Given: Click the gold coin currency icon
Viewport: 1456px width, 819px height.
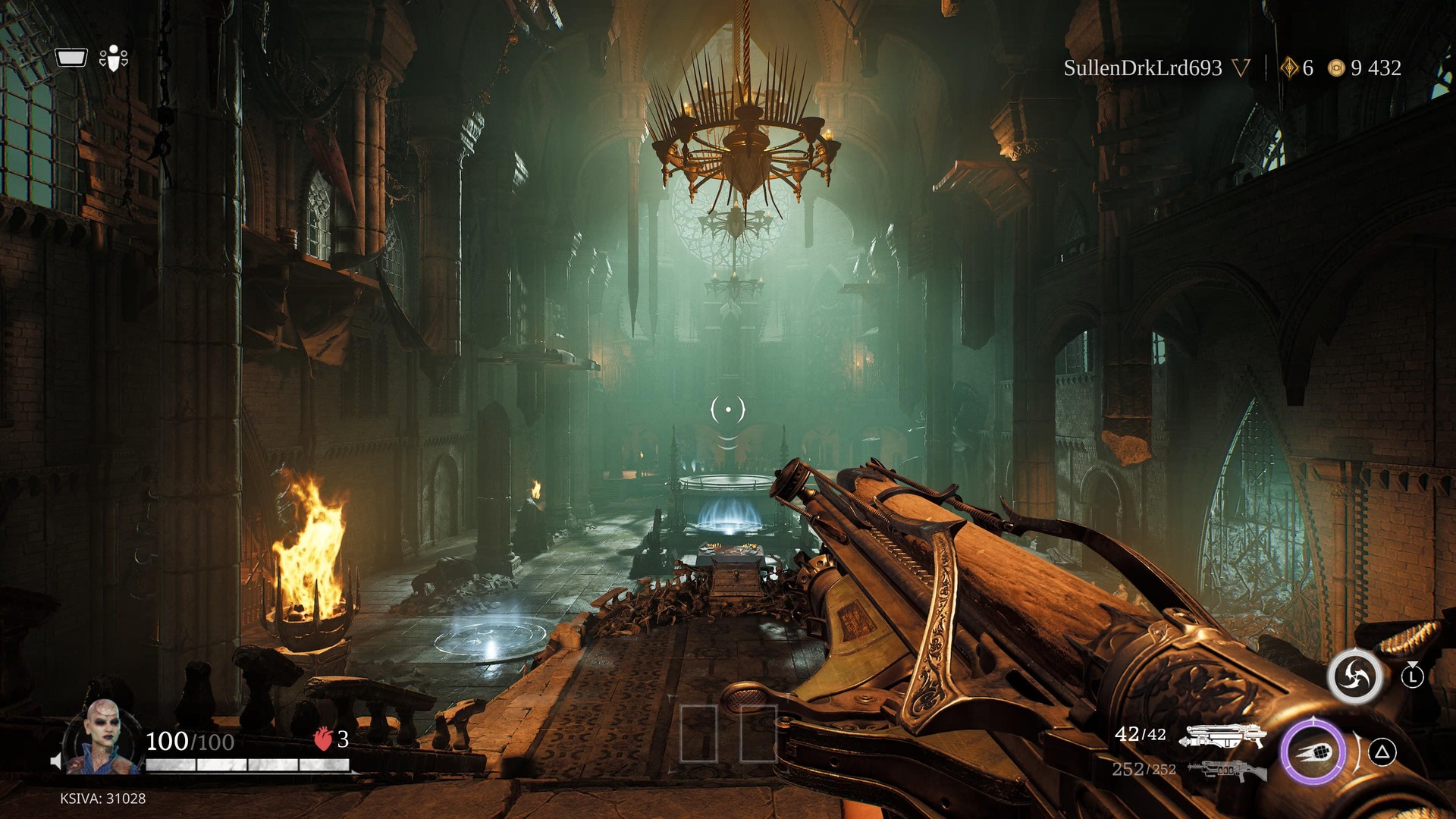Looking at the screenshot, I should [1336, 68].
